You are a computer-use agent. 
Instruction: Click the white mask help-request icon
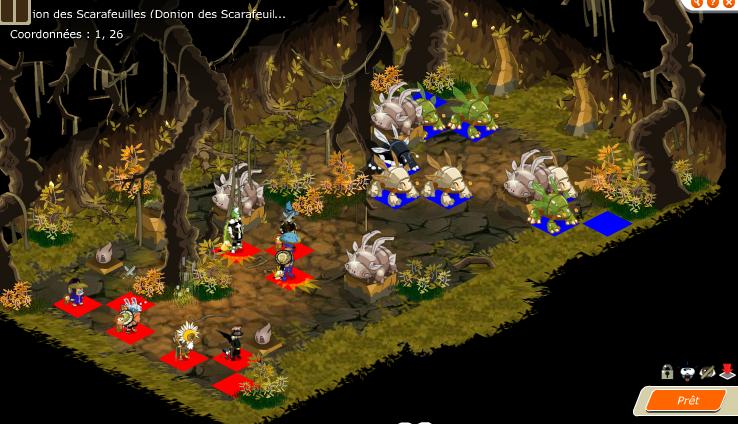click(687, 373)
